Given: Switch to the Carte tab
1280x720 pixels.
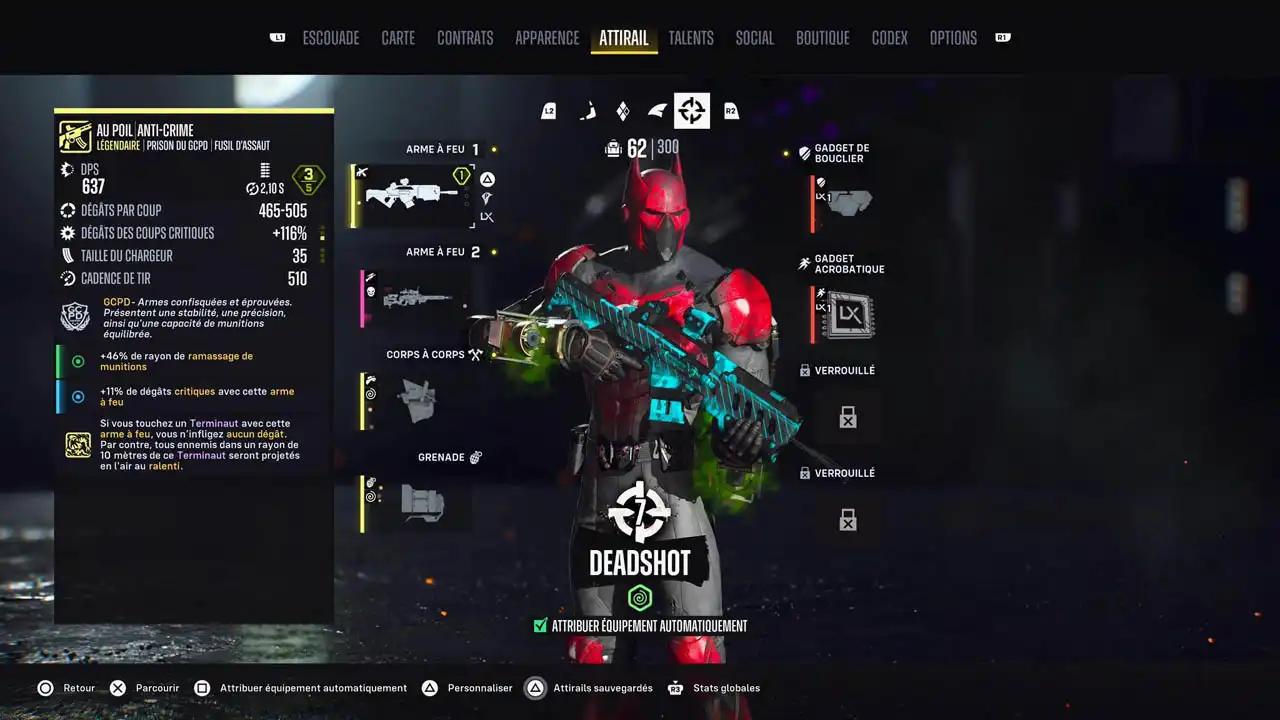Looking at the screenshot, I should [x=398, y=38].
